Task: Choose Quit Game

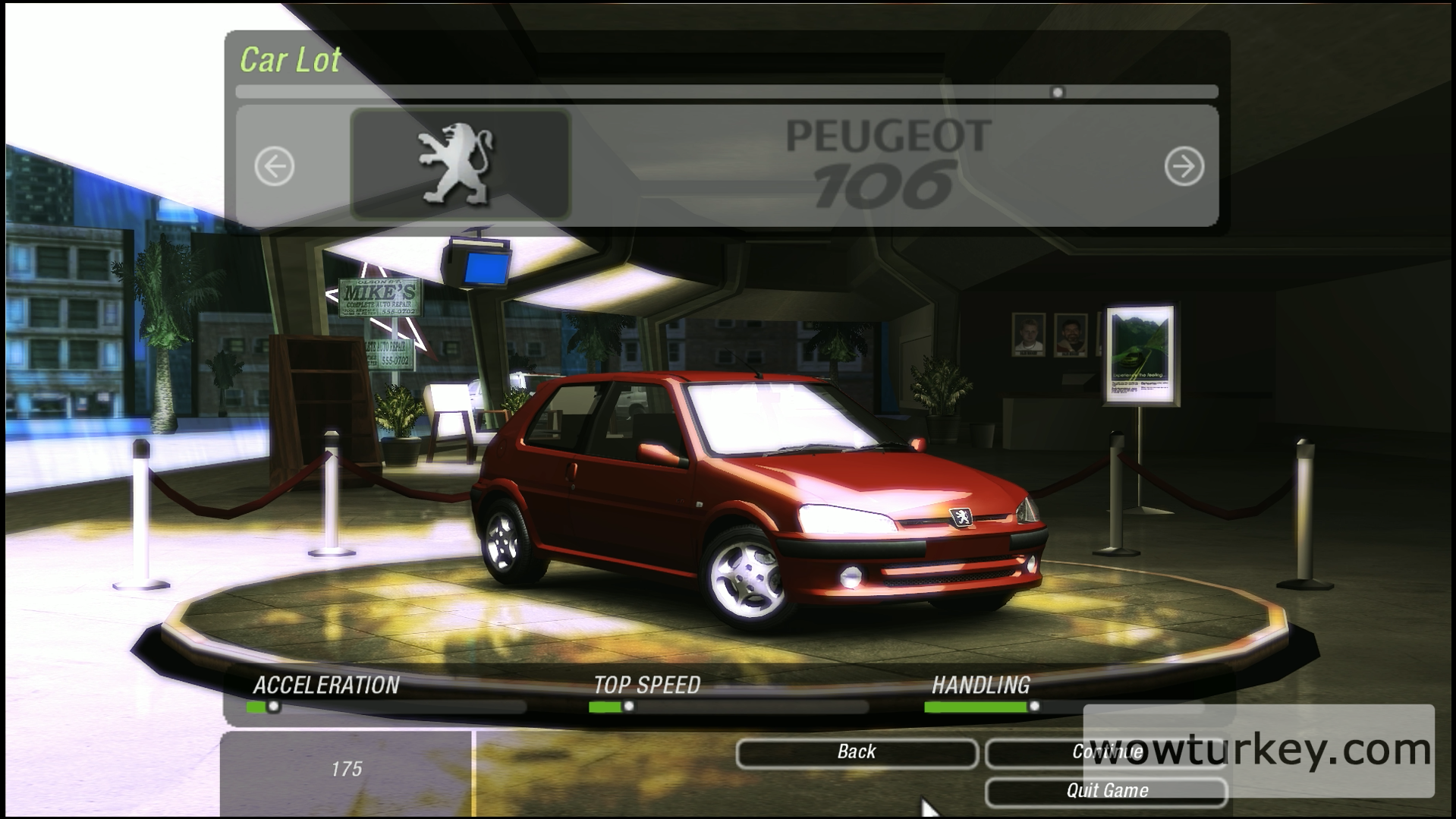Action: (1106, 791)
